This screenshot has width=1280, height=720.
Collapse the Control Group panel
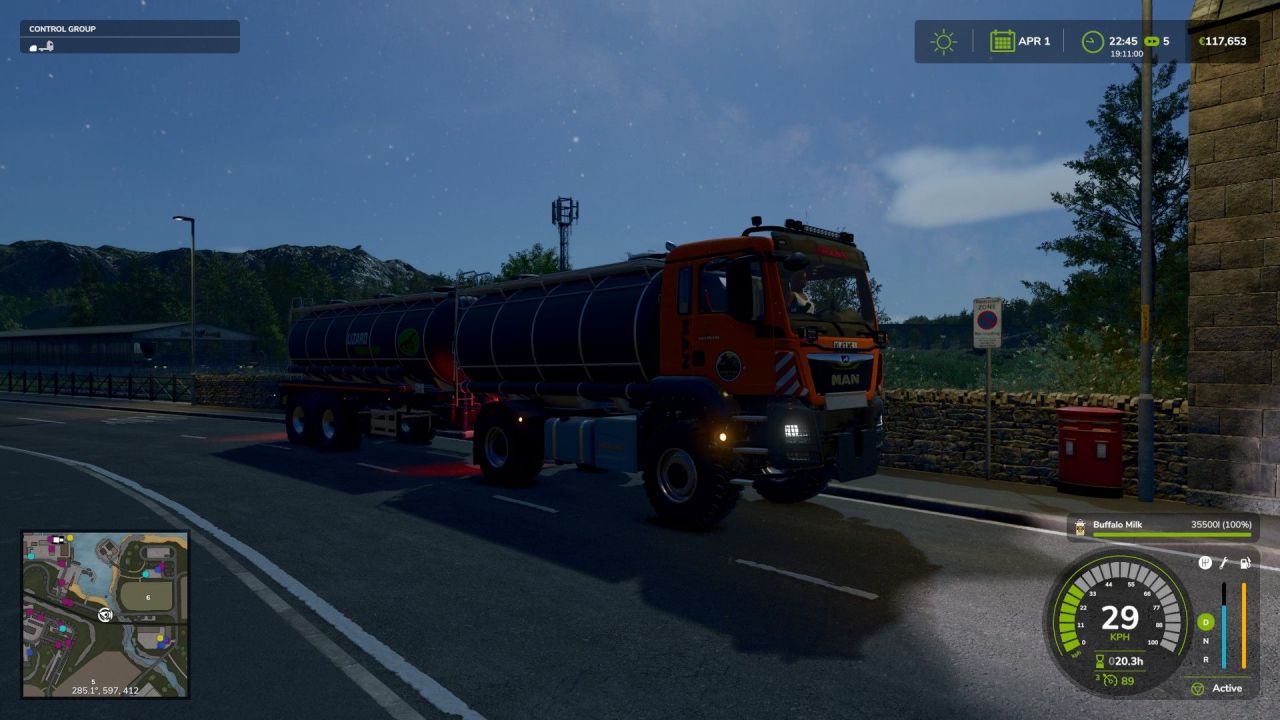coord(132,28)
